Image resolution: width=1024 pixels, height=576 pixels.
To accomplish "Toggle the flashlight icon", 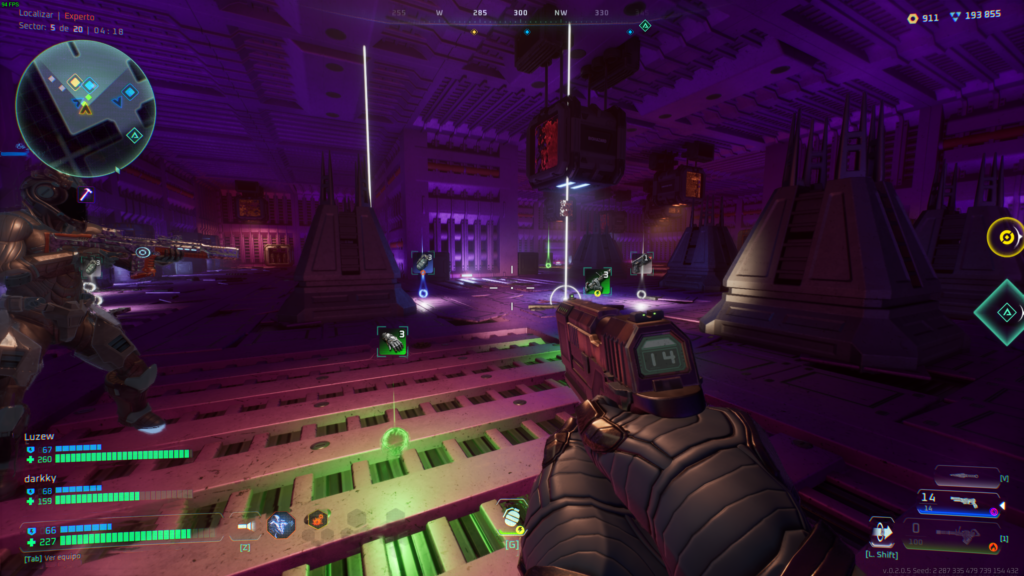I will [244, 524].
